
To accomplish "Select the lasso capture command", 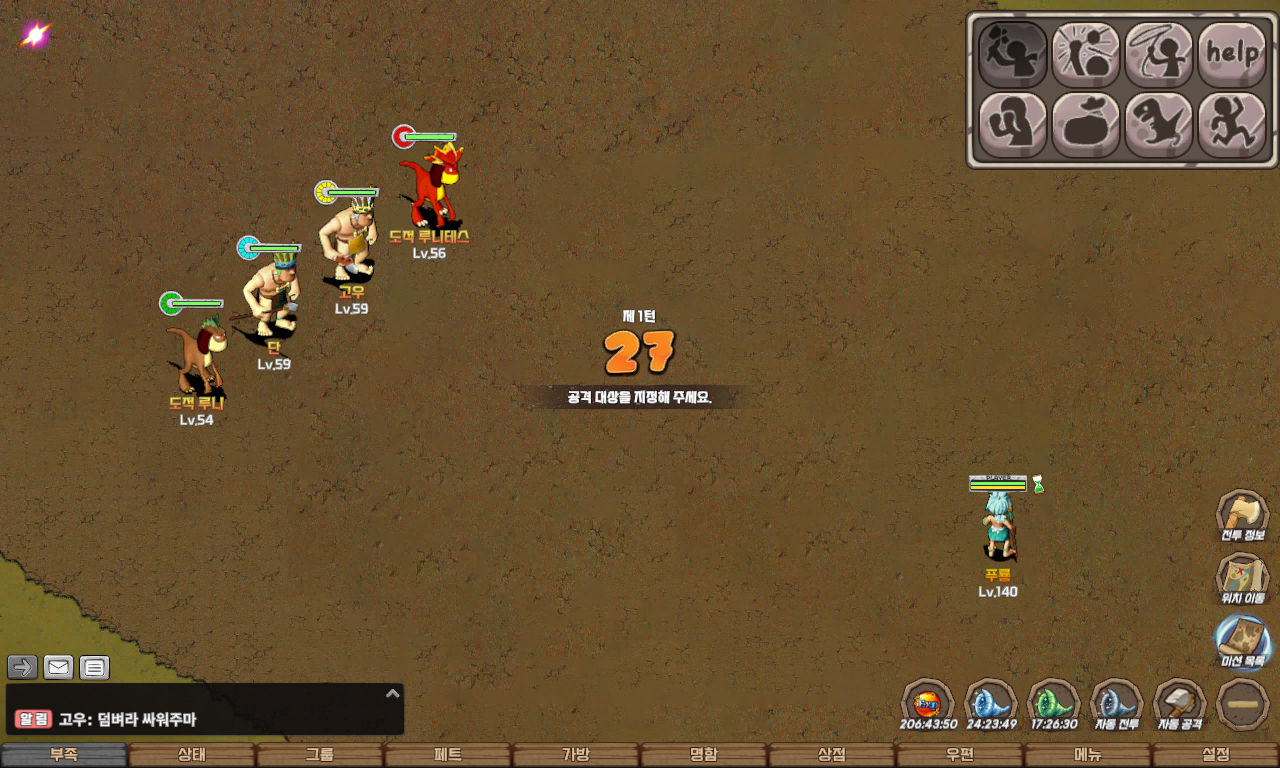I will pyautogui.click(x=1159, y=55).
